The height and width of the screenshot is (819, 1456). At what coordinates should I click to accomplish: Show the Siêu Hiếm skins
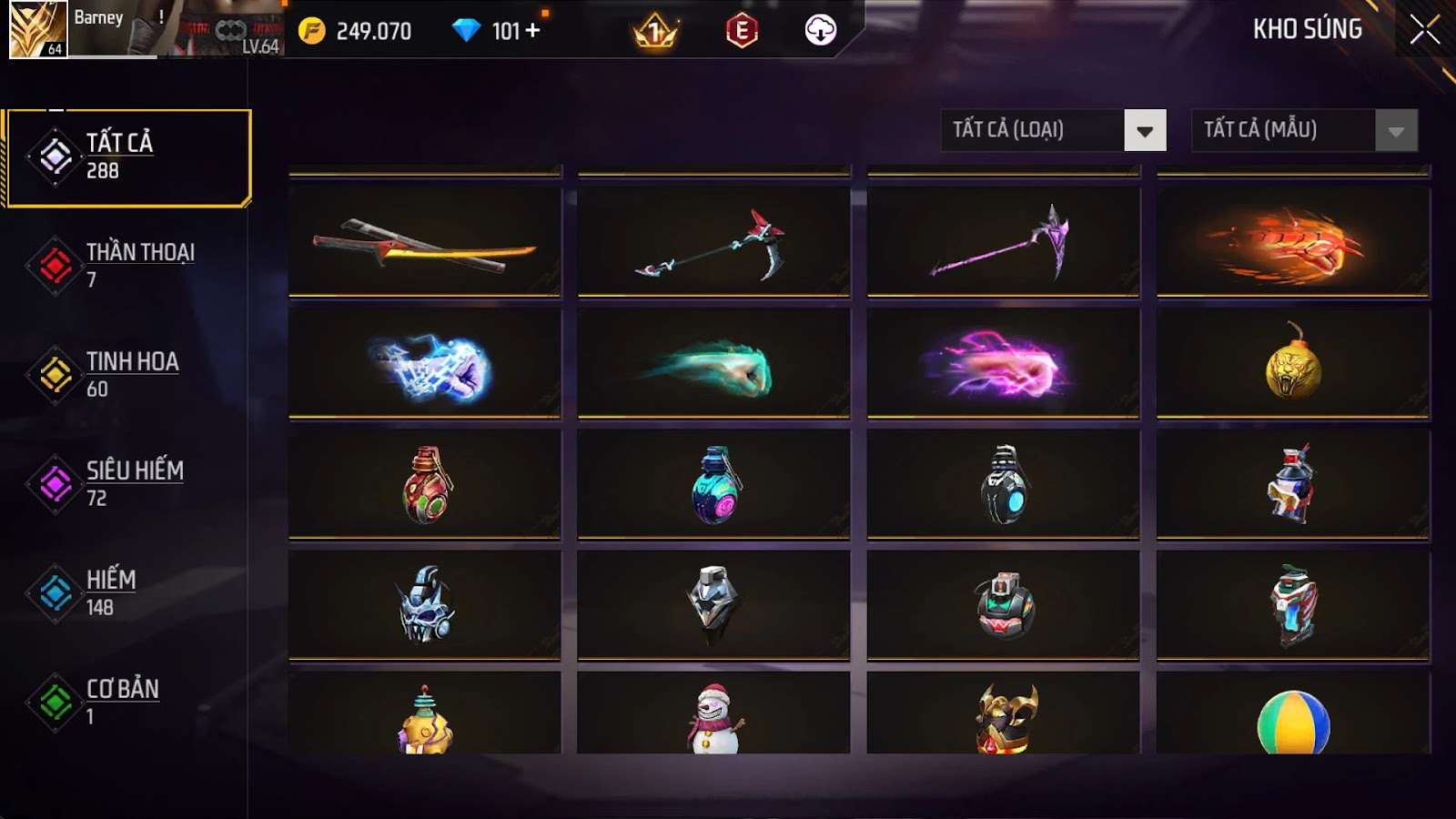pos(127,484)
